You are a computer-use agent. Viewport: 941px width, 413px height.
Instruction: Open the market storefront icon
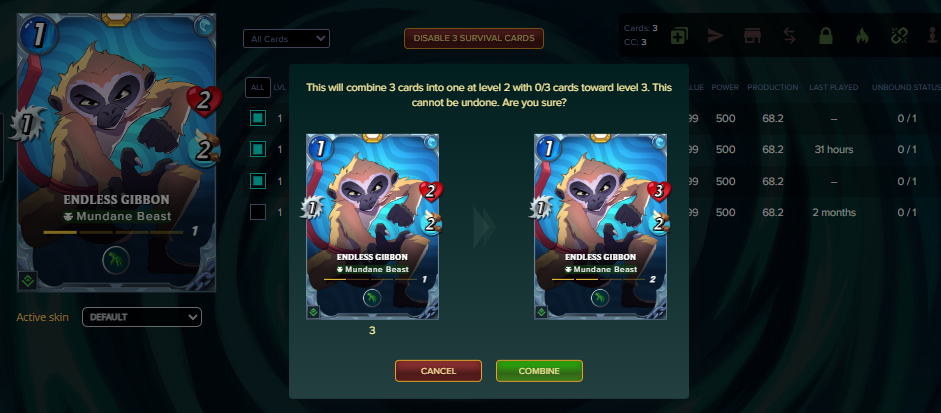tap(751, 37)
